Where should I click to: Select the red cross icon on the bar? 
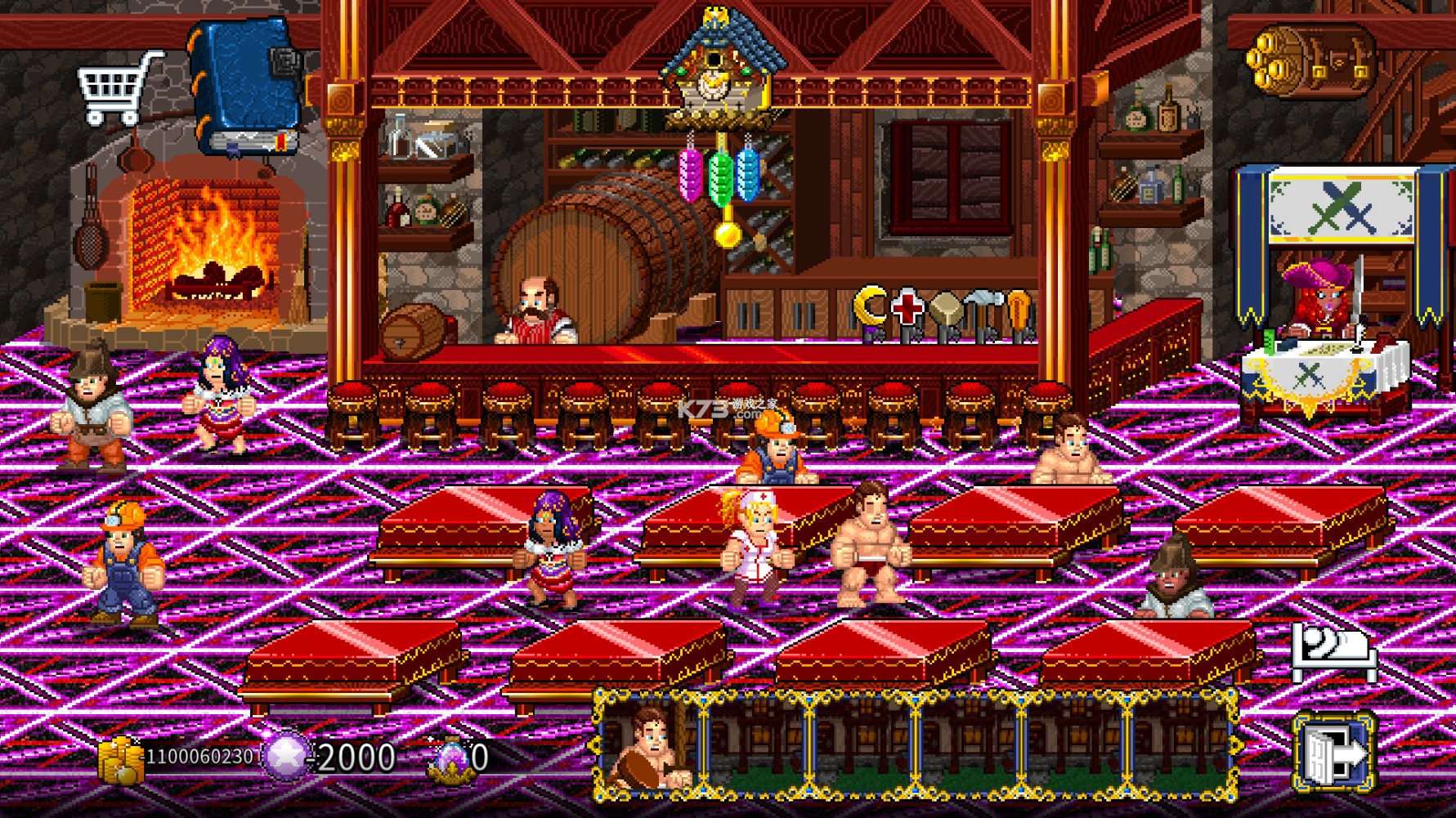point(907,308)
